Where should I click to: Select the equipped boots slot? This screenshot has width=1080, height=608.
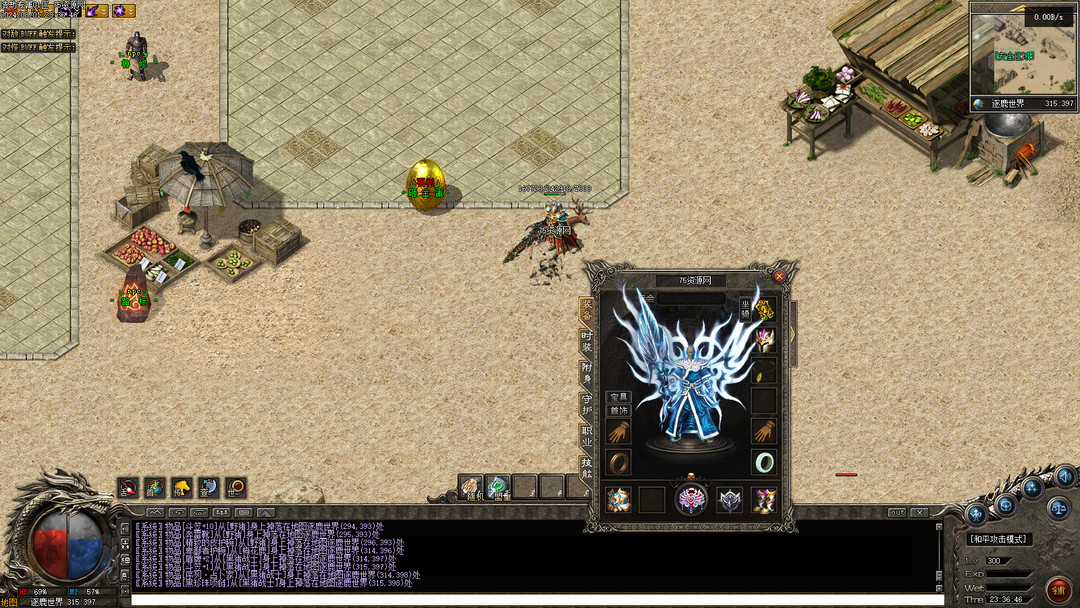[764, 499]
